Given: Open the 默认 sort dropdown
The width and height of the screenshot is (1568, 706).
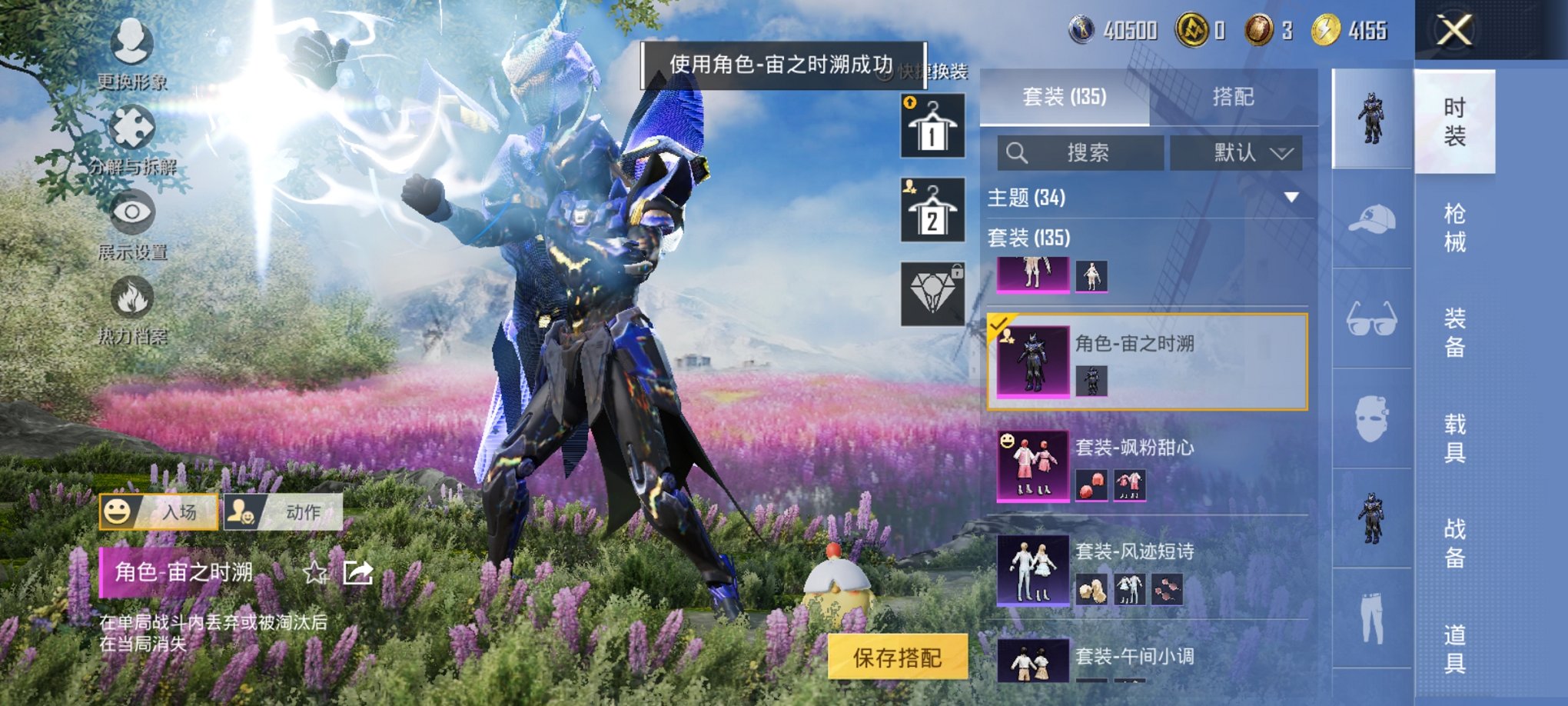Looking at the screenshot, I should (x=1235, y=152).
